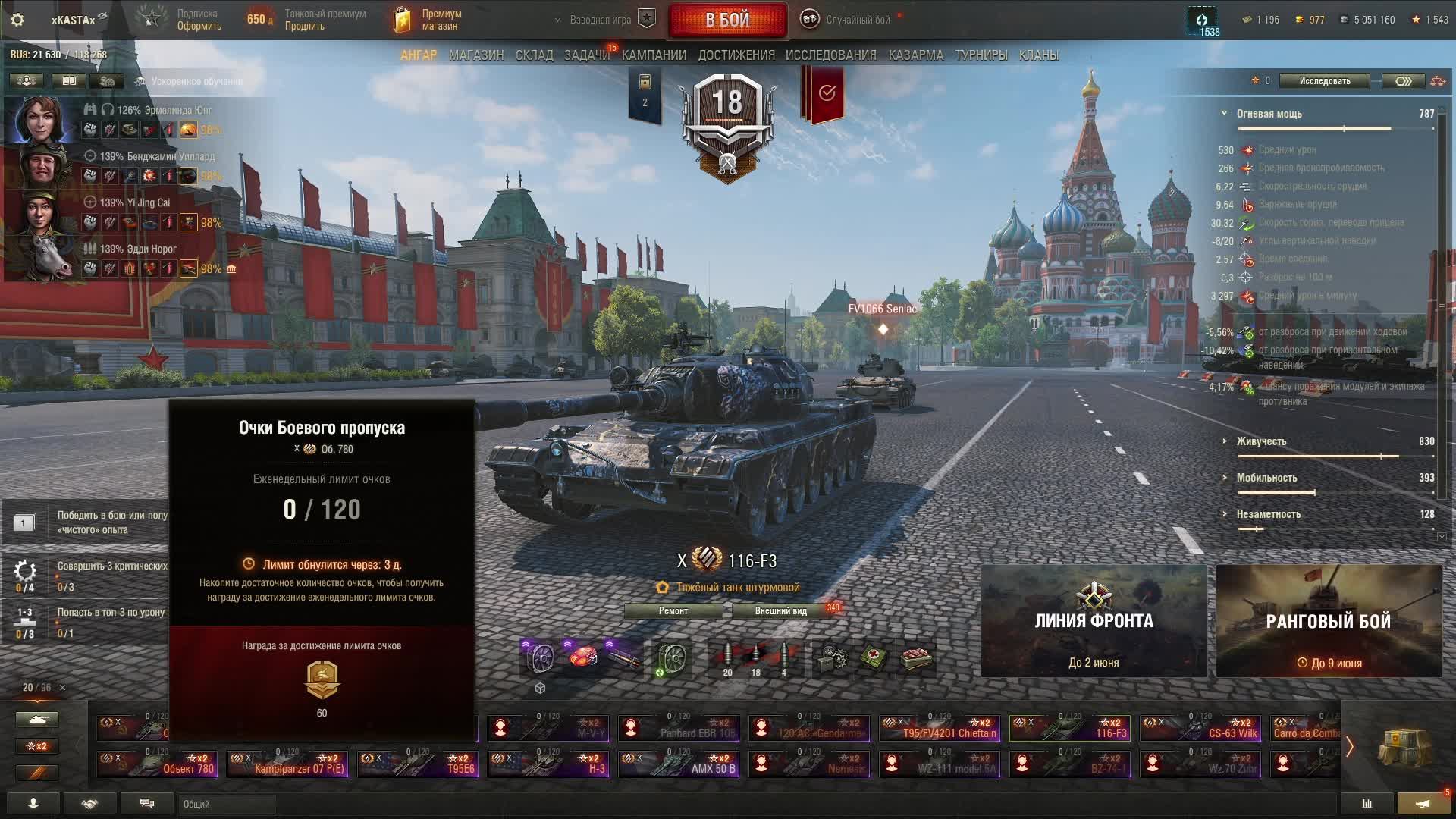
Task: Select crew member Эрмелинда Юнг
Action: 39,120
